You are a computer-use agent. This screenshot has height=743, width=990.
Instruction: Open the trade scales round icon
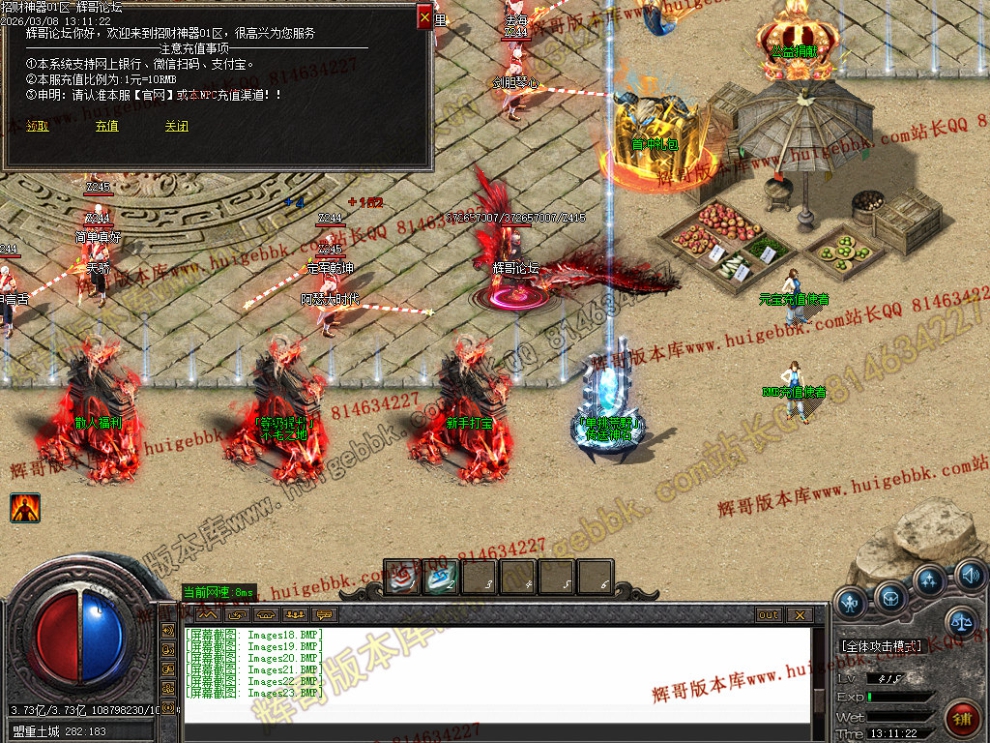point(960,622)
